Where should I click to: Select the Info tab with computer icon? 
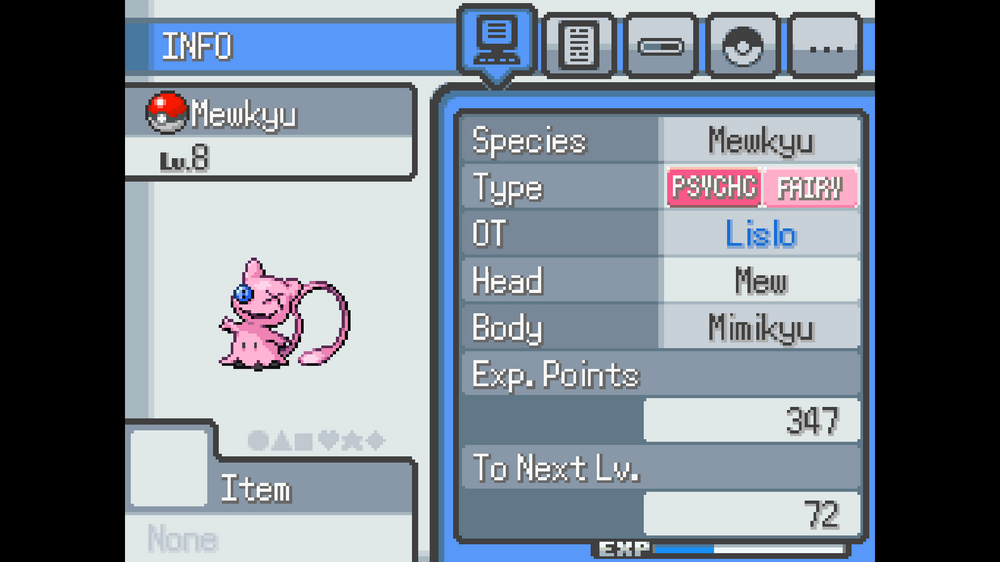pyautogui.click(x=496, y=41)
